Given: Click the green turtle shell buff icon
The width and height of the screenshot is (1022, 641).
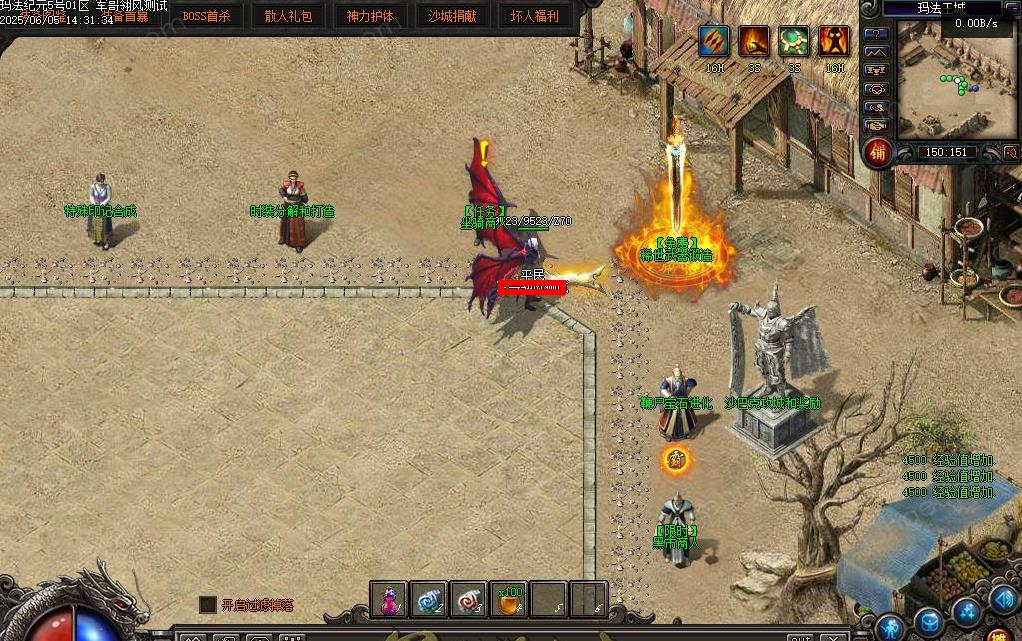Looking at the screenshot, I should pyautogui.click(x=794, y=41).
